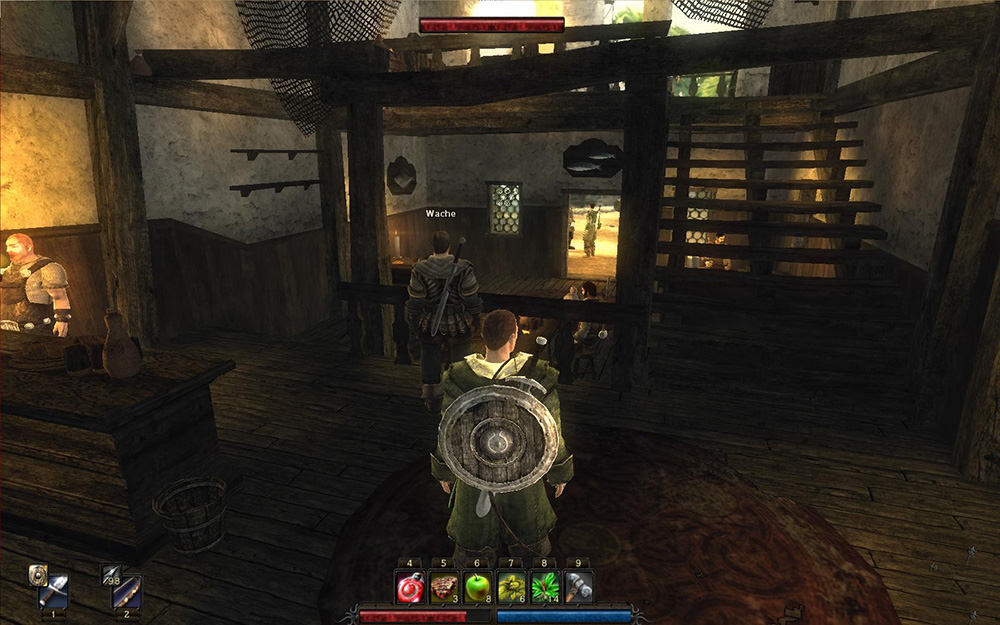Activate the stone hammer slot
Screen dimensions: 1000x625
pos(579,587)
